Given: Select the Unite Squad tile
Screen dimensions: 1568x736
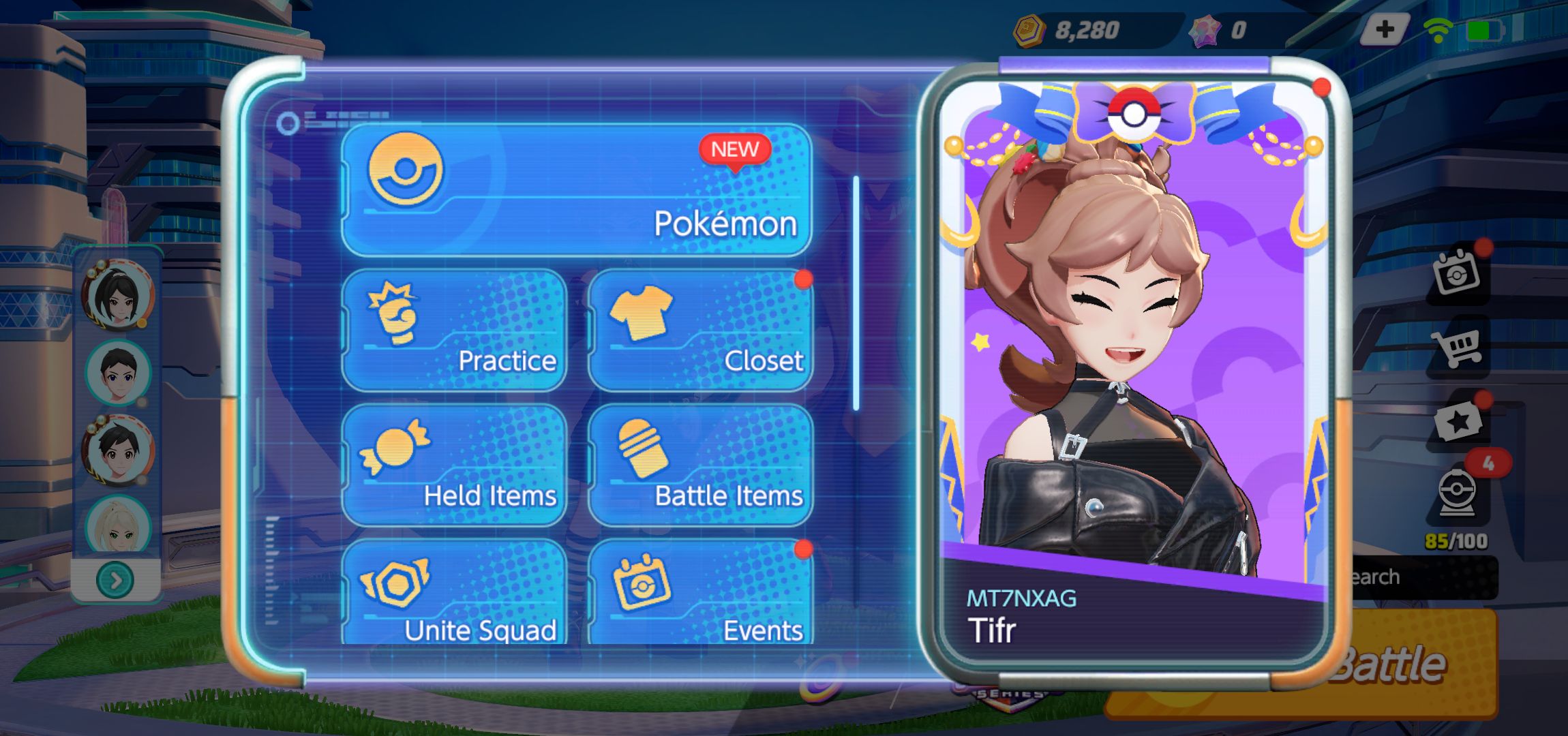Looking at the screenshot, I should pos(455,594).
